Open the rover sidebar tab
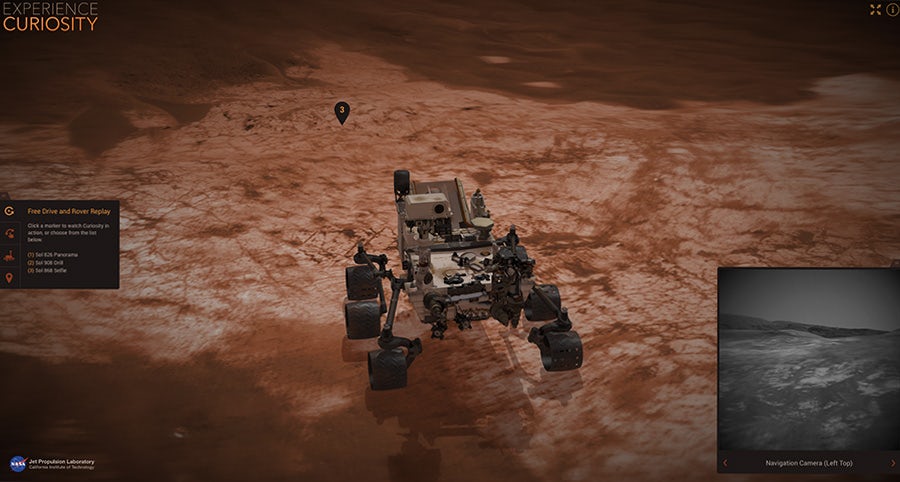The width and height of the screenshot is (900, 482). click(x=9, y=256)
